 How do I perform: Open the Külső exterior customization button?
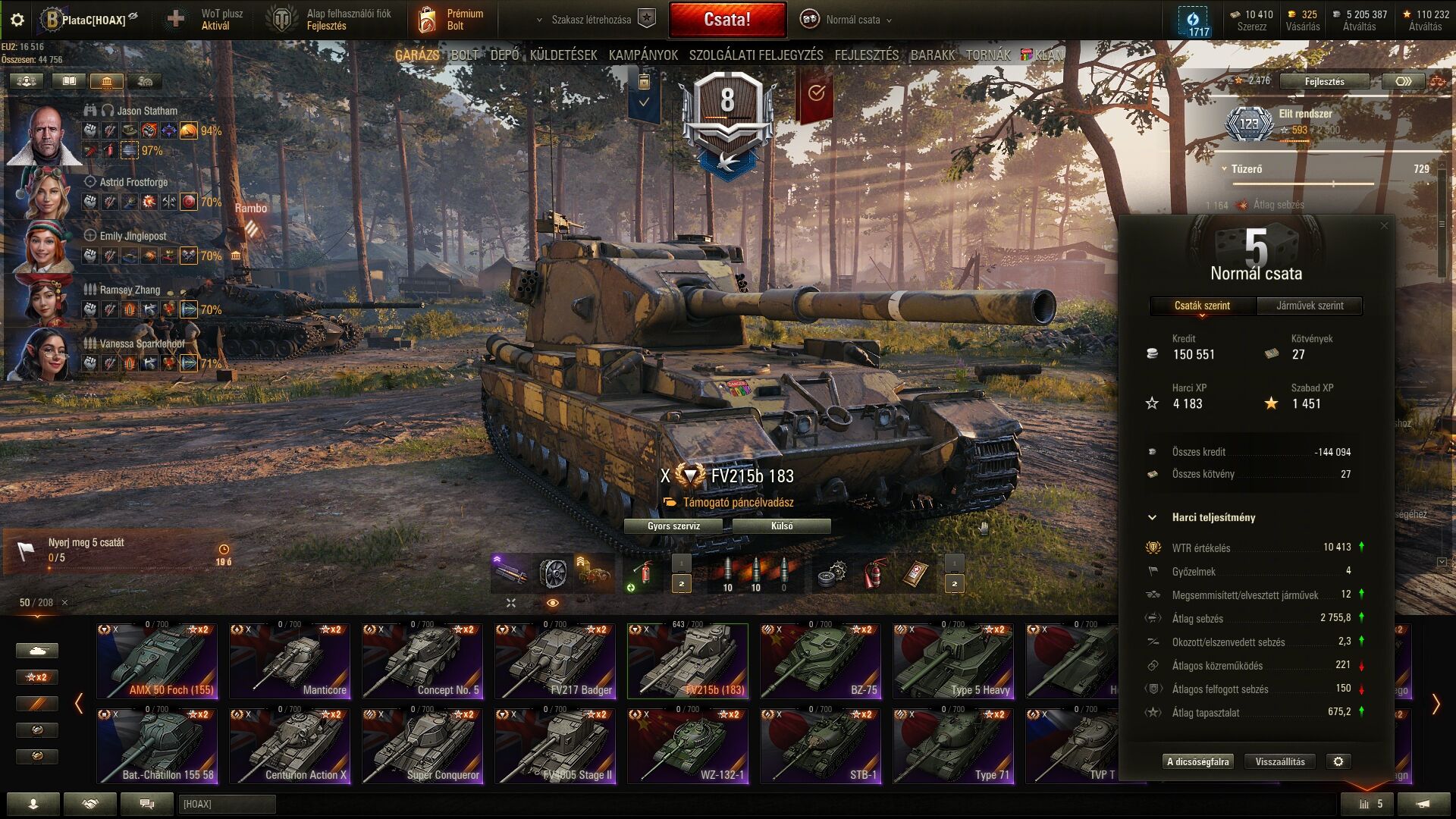point(782,526)
